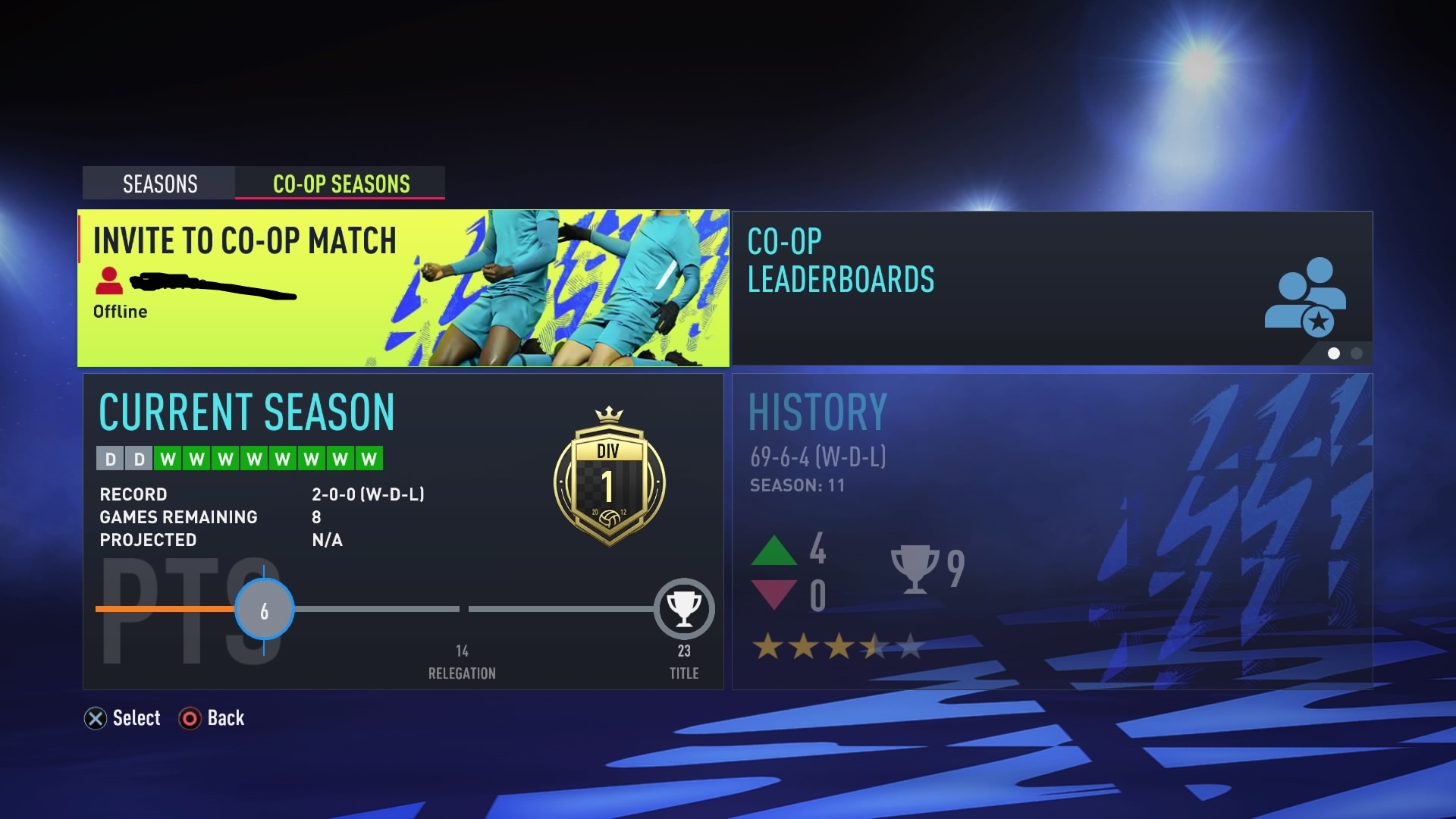Click the circle Back button icon
1456x819 pixels.
[190, 718]
